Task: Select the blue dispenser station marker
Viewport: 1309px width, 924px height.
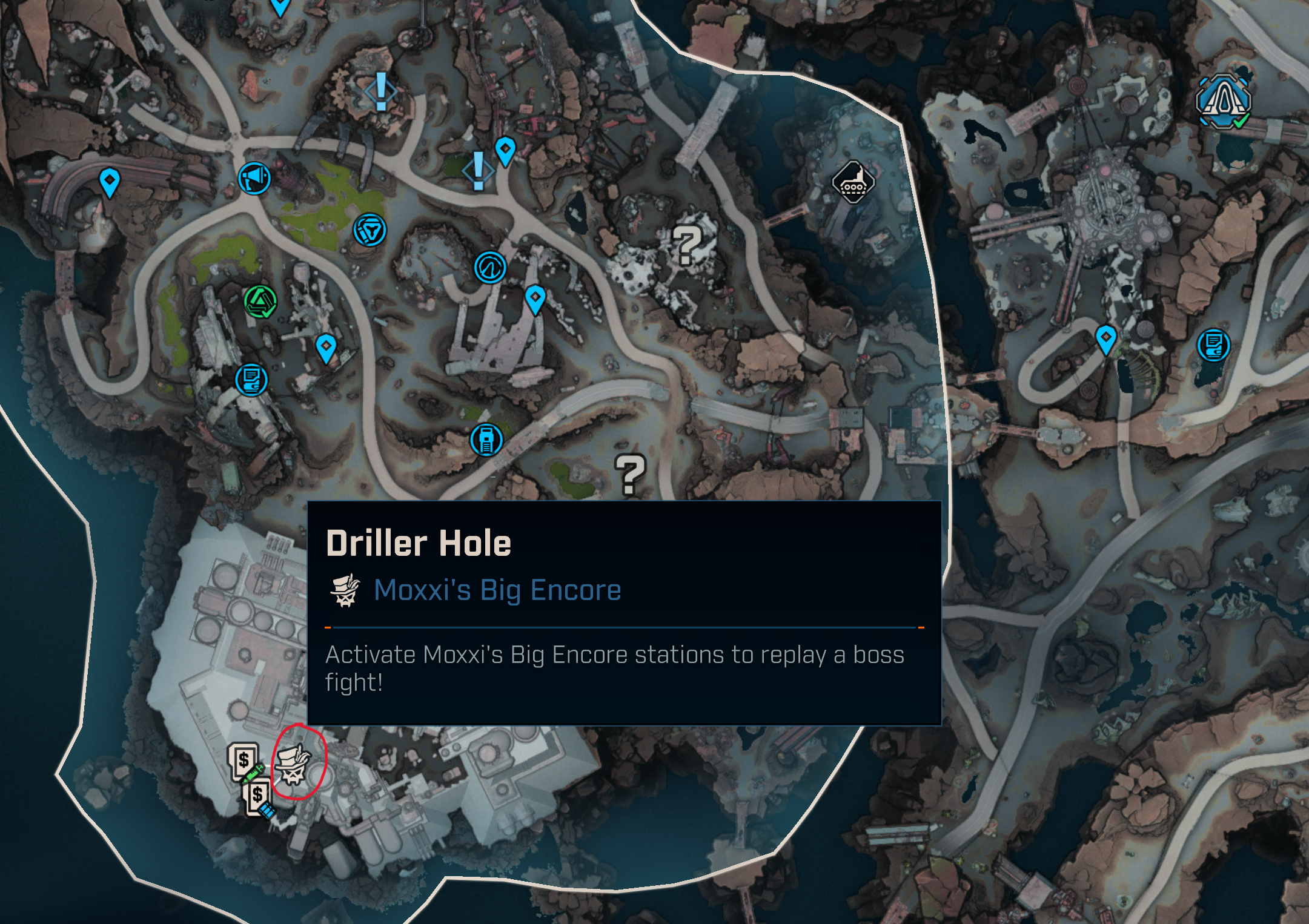Action: pos(486,439)
